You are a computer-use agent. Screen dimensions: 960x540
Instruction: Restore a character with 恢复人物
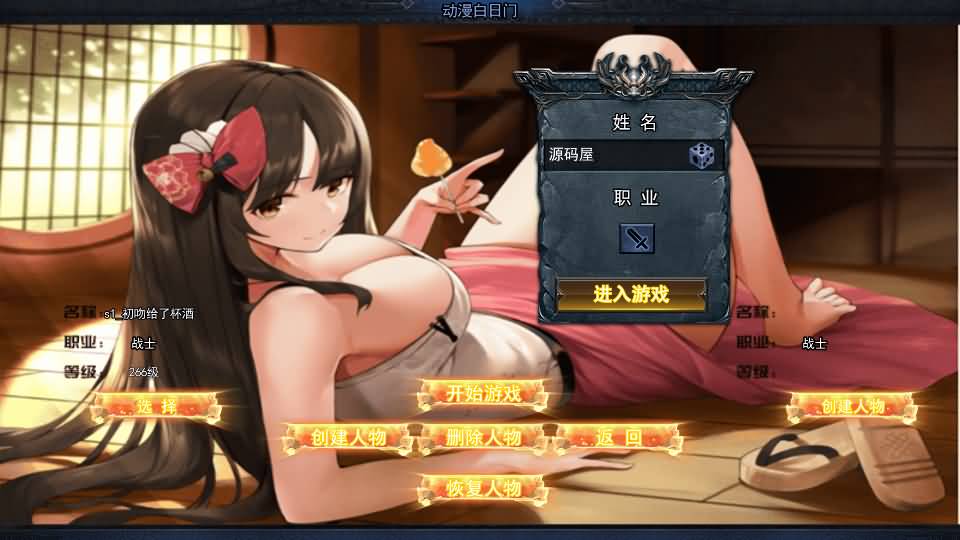pyautogui.click(x=484, y=489)
